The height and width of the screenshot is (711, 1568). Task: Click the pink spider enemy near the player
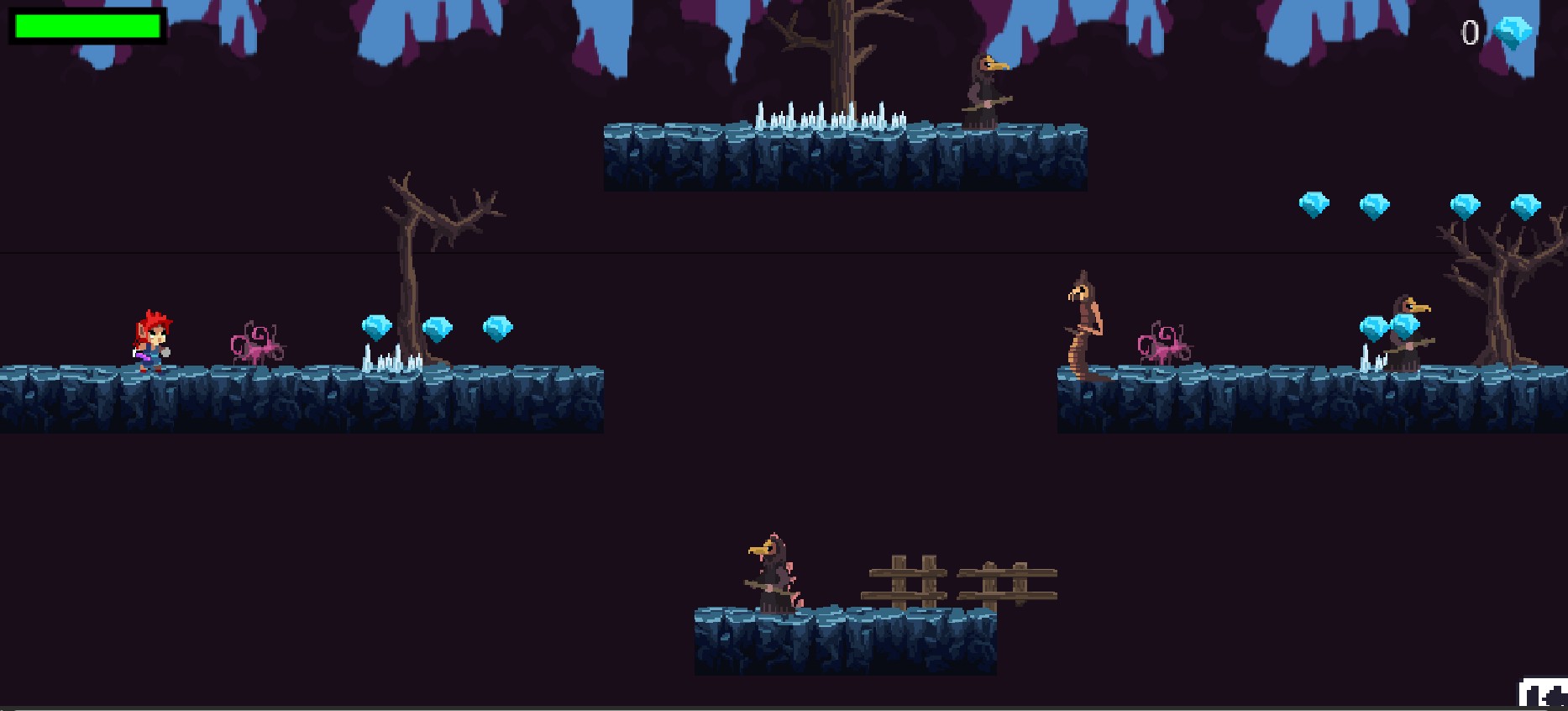click(256, 343)
